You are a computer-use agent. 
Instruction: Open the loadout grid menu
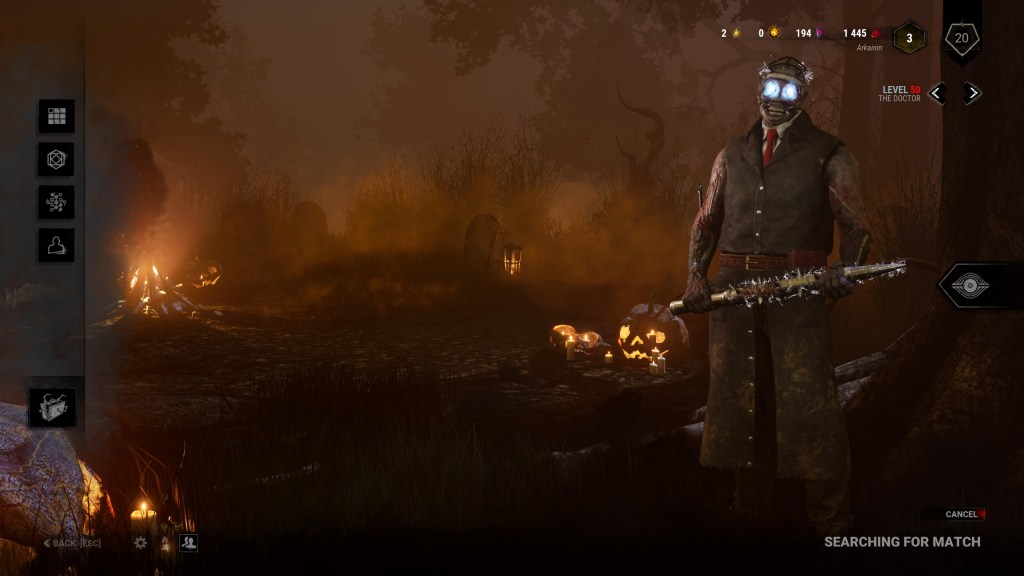56,116
